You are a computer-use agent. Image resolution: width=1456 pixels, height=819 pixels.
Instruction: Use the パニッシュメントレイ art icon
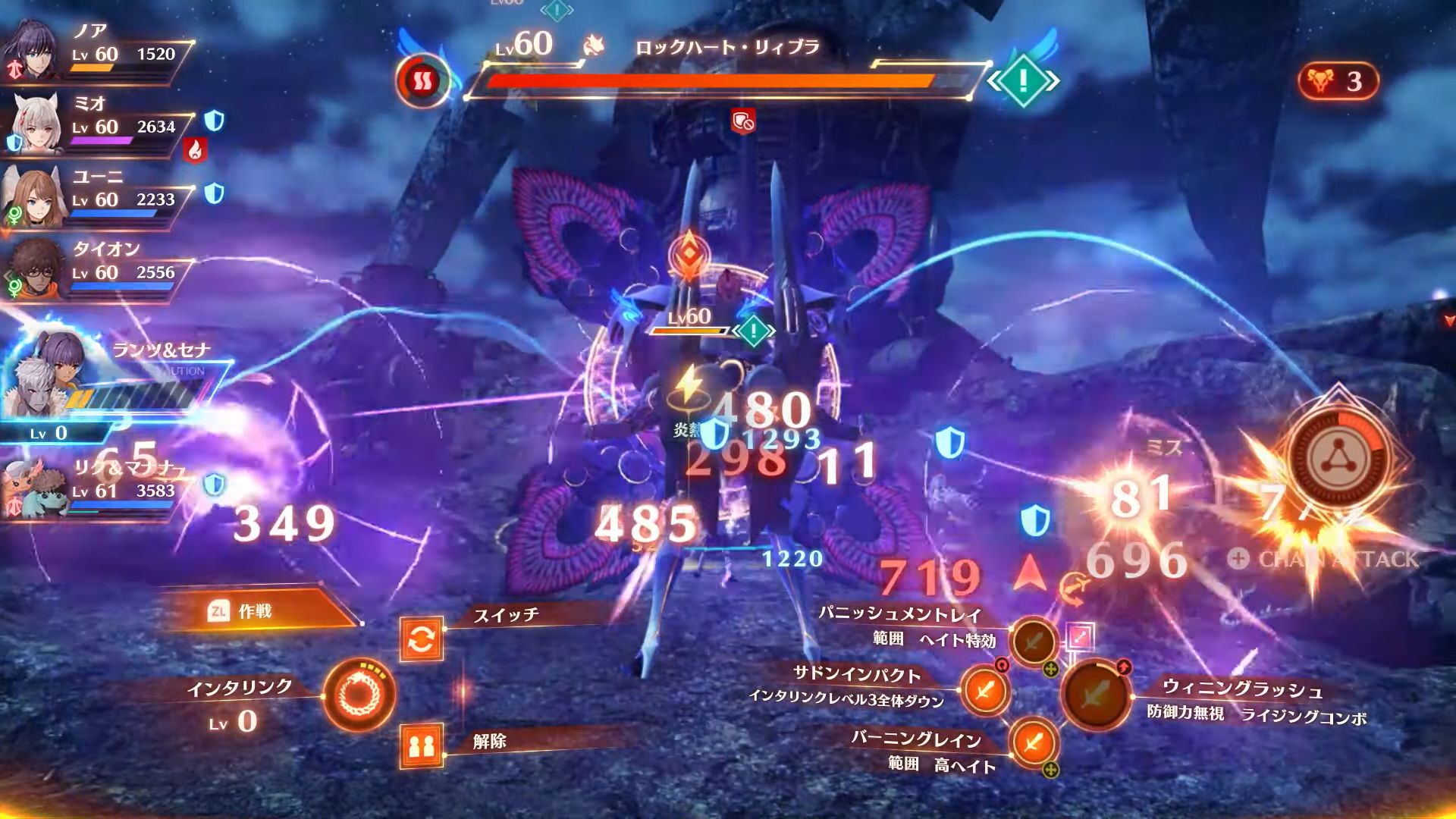tap(1034, 642)
